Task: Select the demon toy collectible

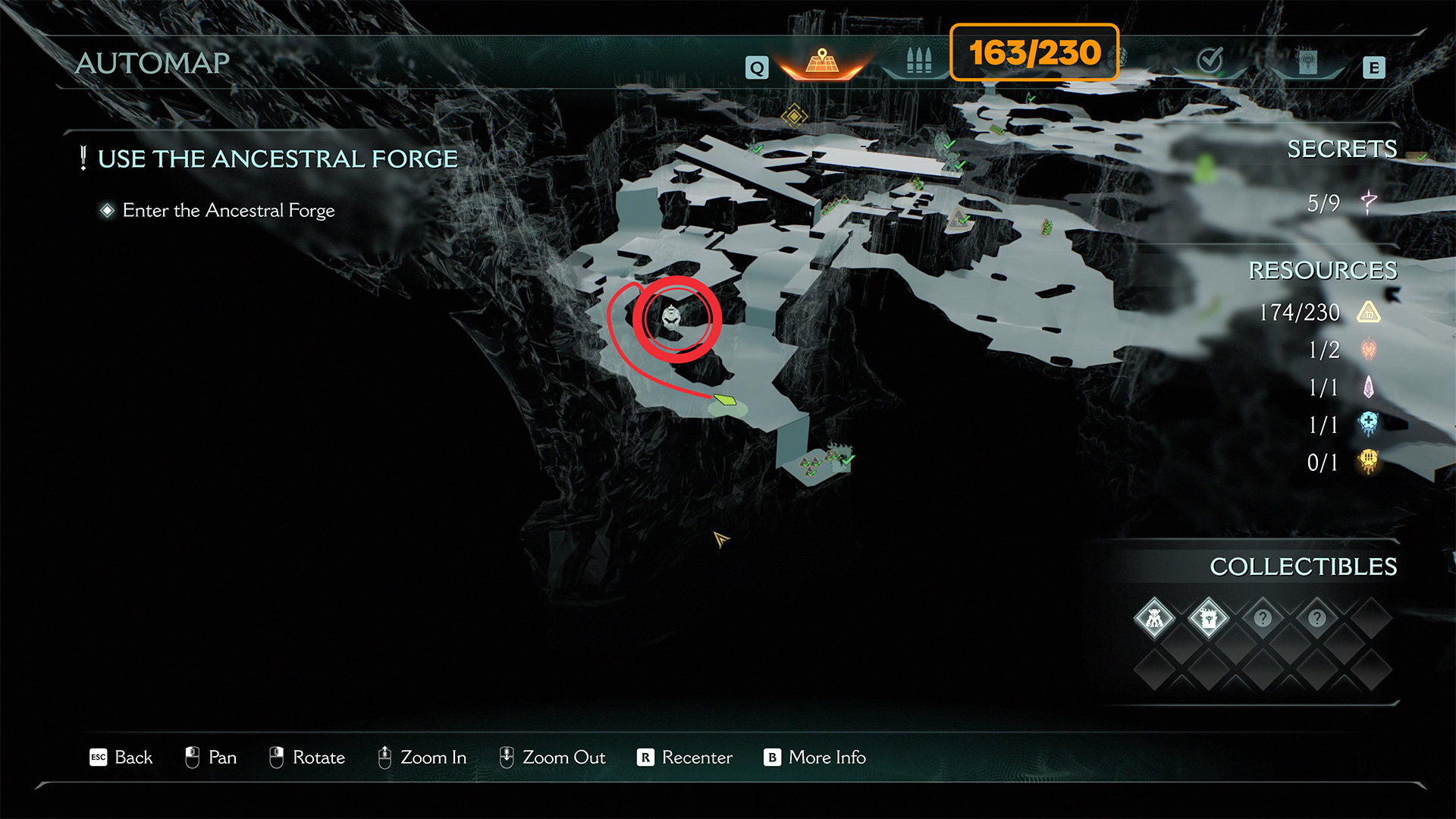Action: [x=1154, y=619]
